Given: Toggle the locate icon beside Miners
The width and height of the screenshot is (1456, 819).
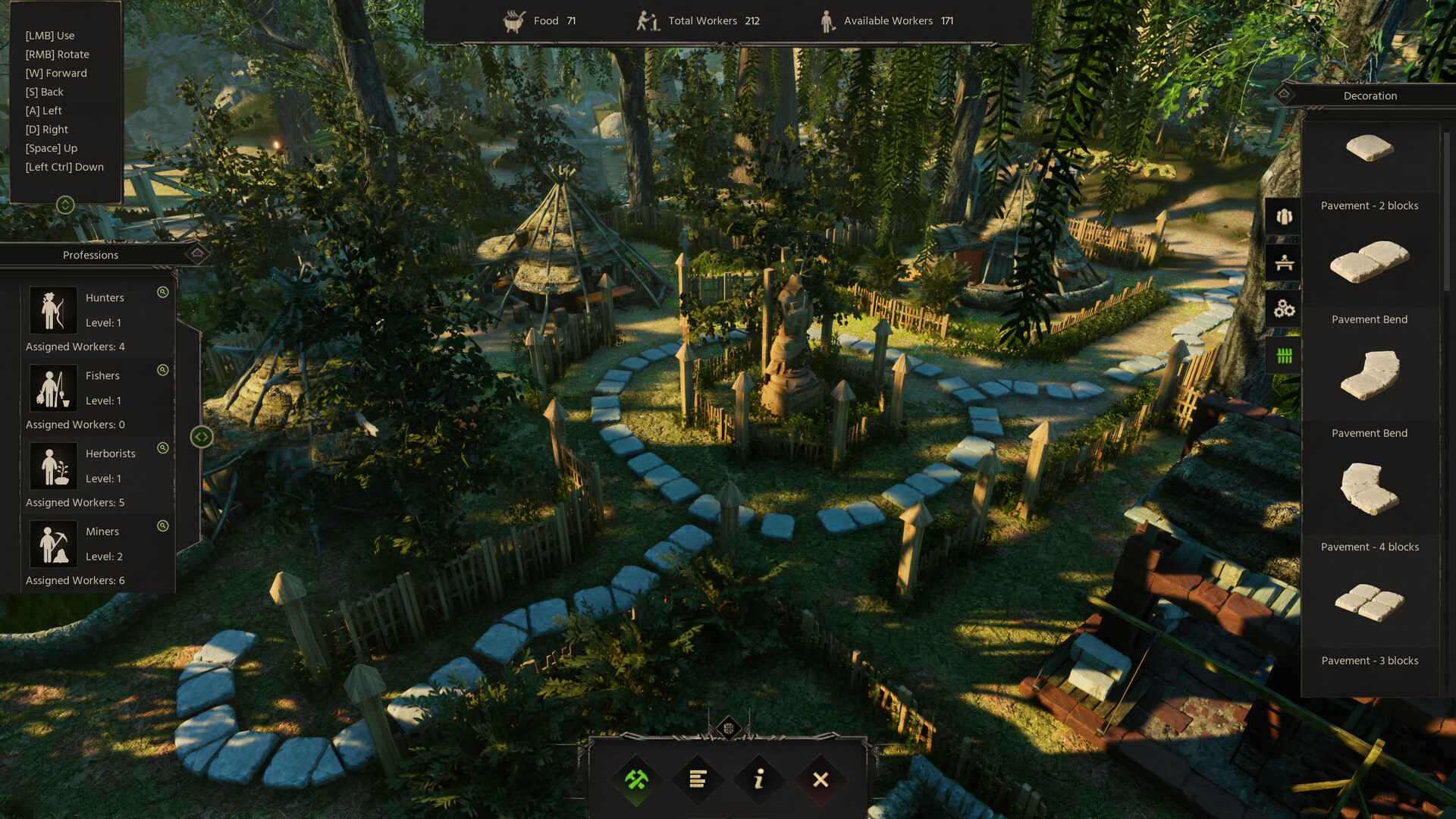Looking at the screenshot, I should [x=162, y=526].
